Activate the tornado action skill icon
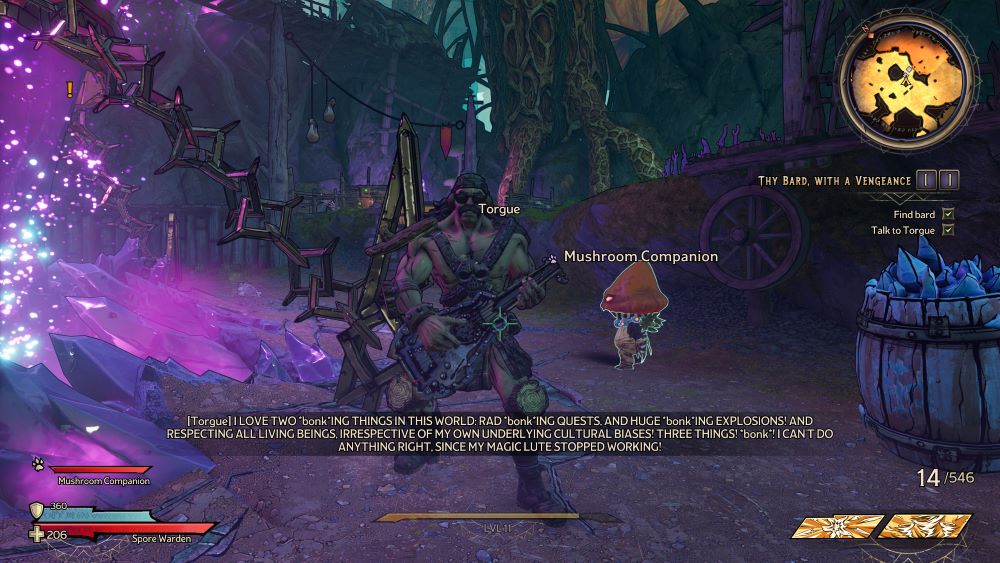Viewport: 1000px width, 563px height. [x=924, y=526]
